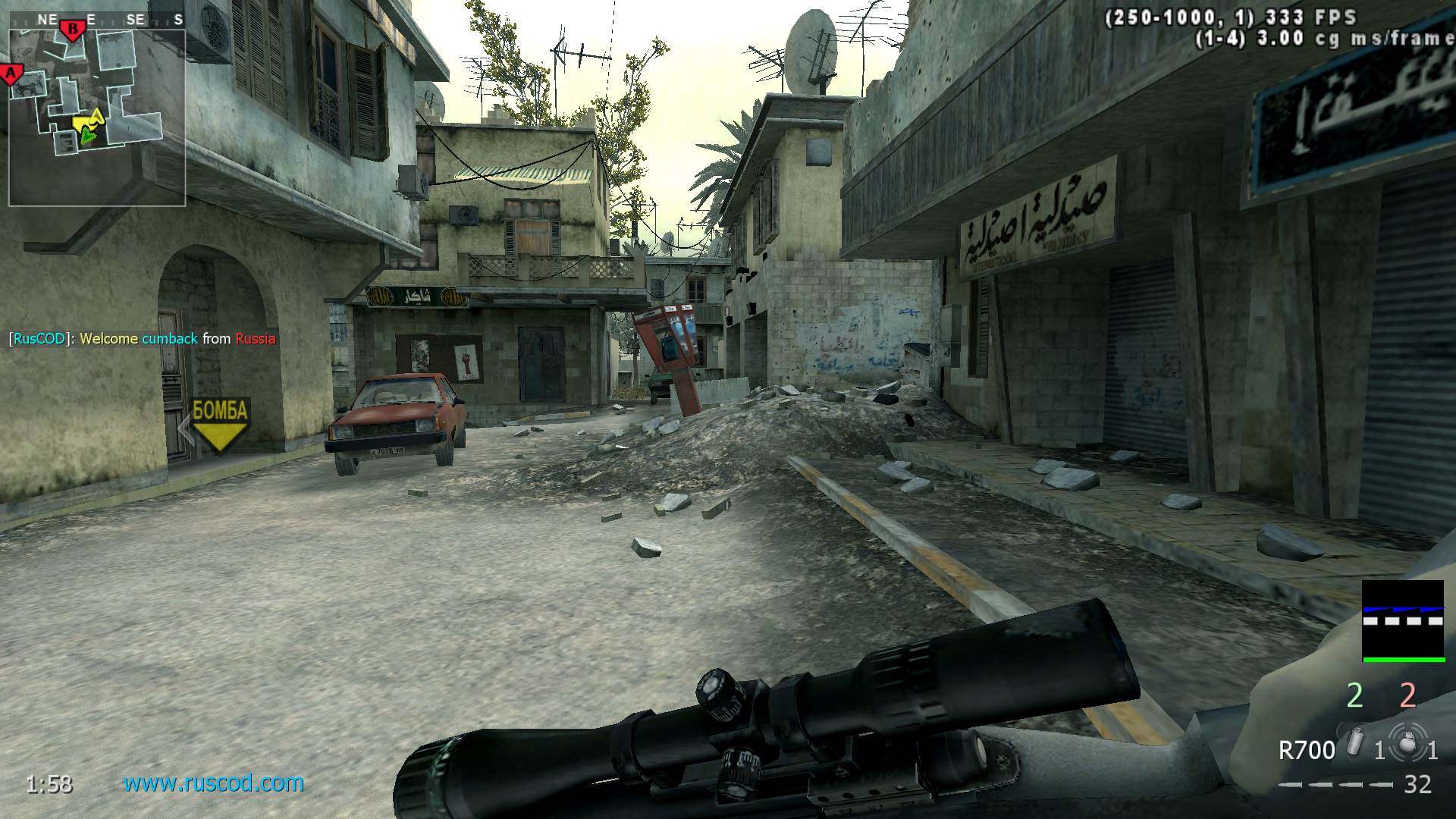Open the www.ruscod.com link
The image size is (1456, 819).
pos(214,783)
